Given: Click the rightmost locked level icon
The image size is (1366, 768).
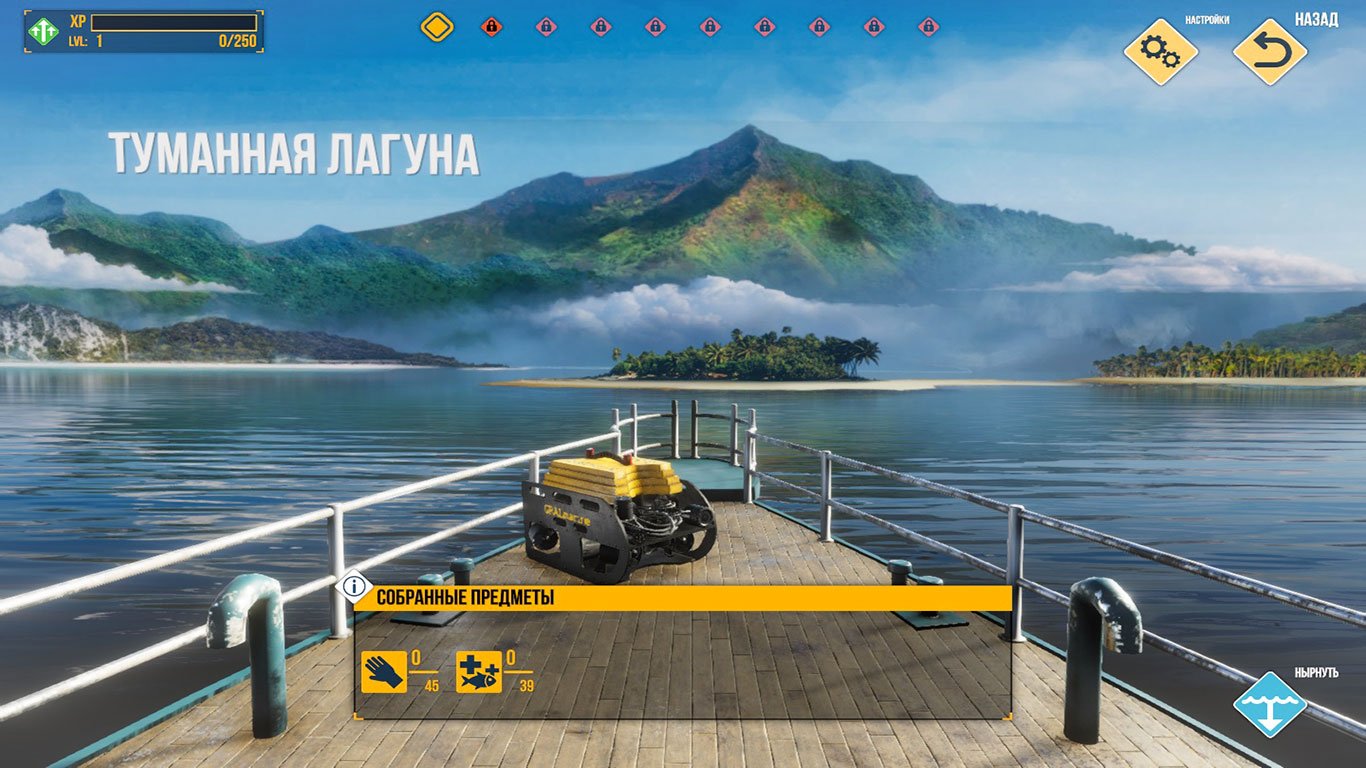Looking at the screenshot, I should pos(930,27).
